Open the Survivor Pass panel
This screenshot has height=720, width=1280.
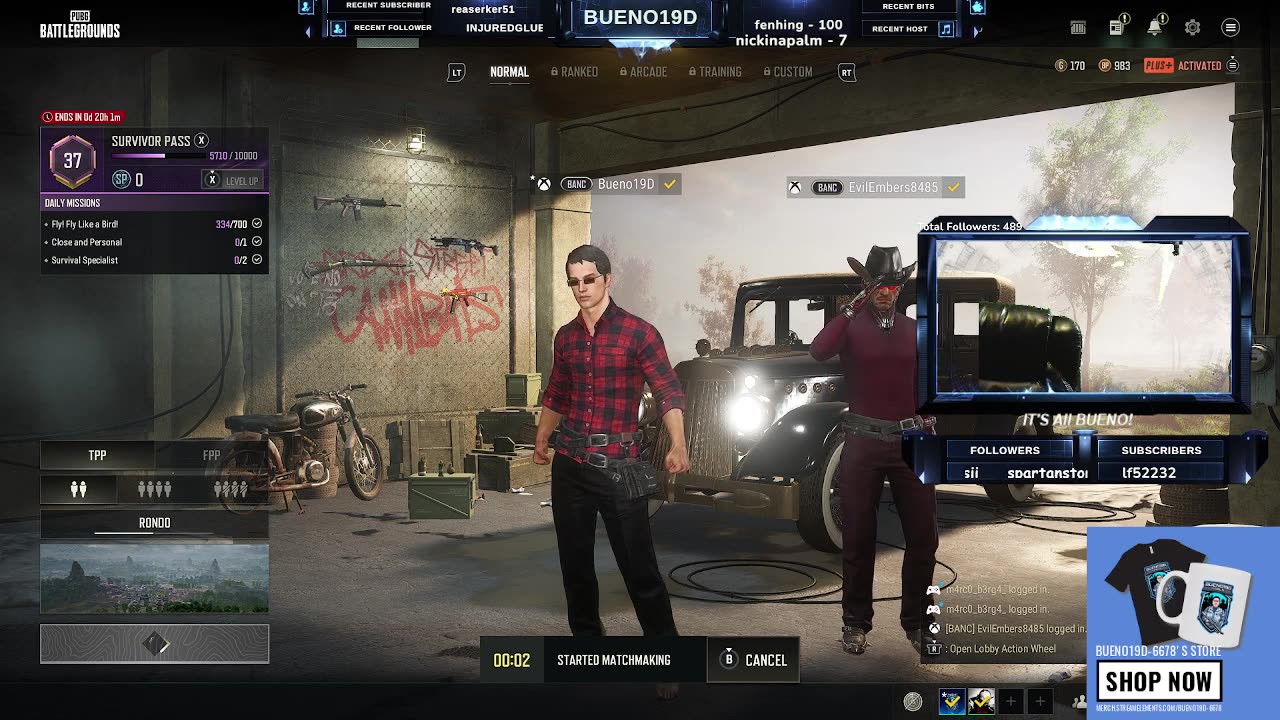tap(150, 141)
